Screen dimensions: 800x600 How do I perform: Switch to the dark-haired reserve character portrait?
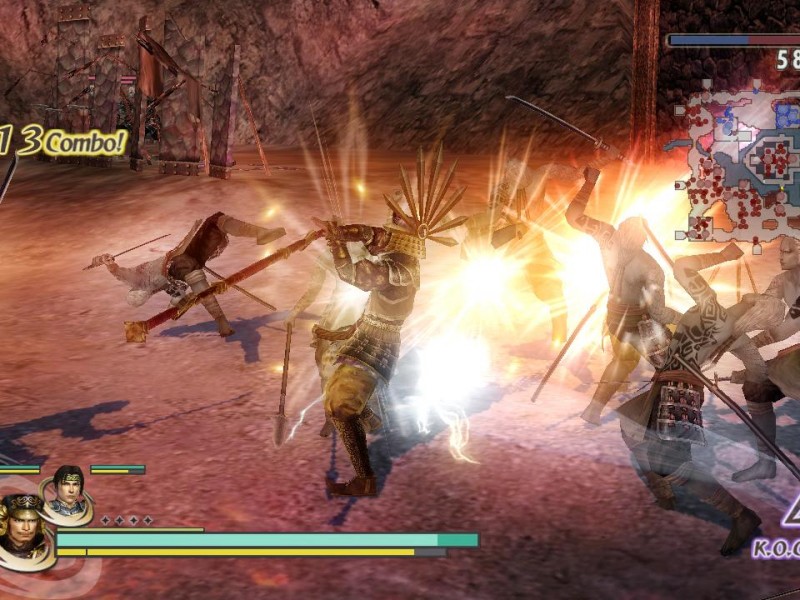pyautogui.click(x=68, y=490)
